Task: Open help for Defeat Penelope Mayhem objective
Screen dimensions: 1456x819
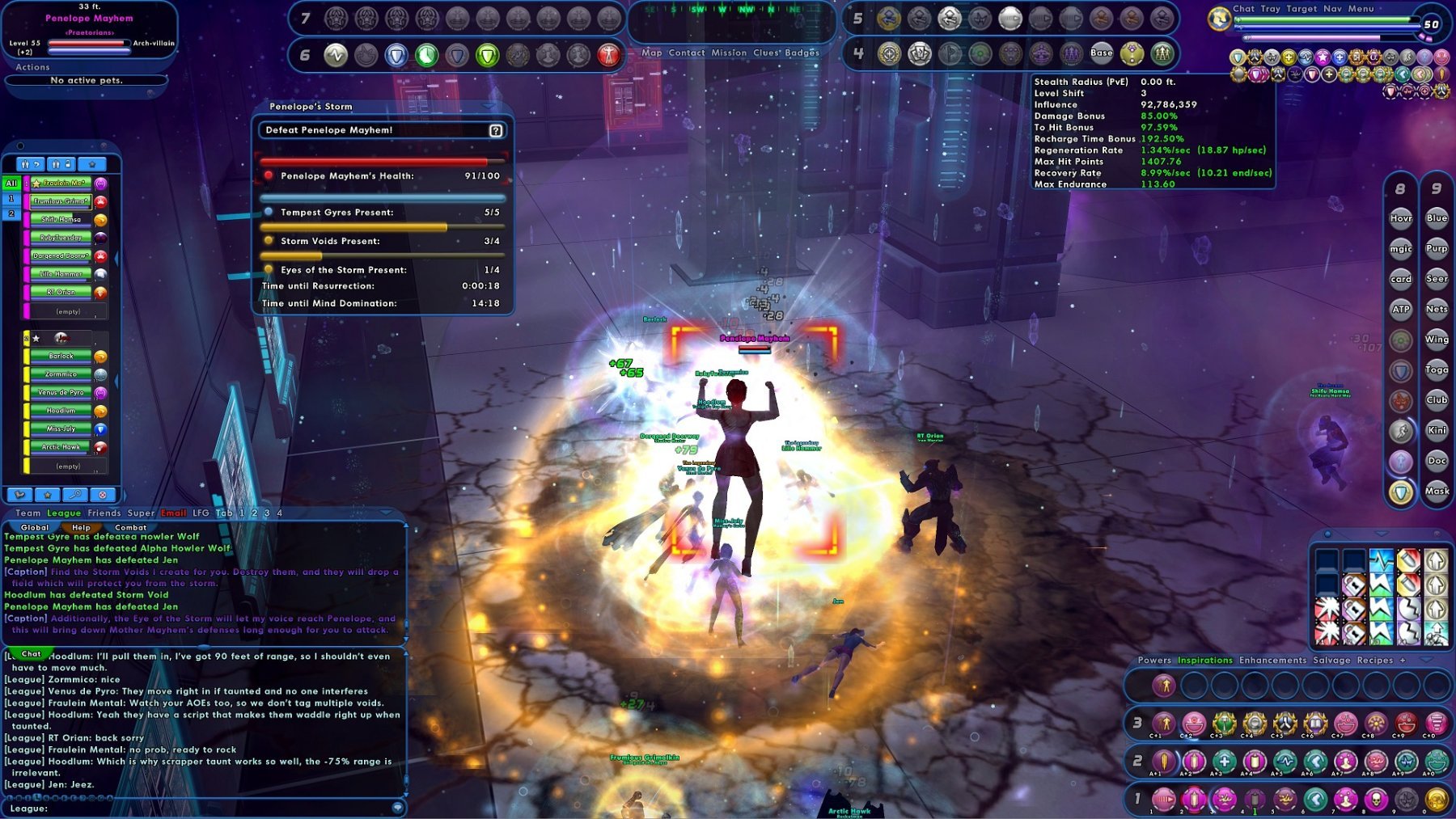Action: (495, 130)
